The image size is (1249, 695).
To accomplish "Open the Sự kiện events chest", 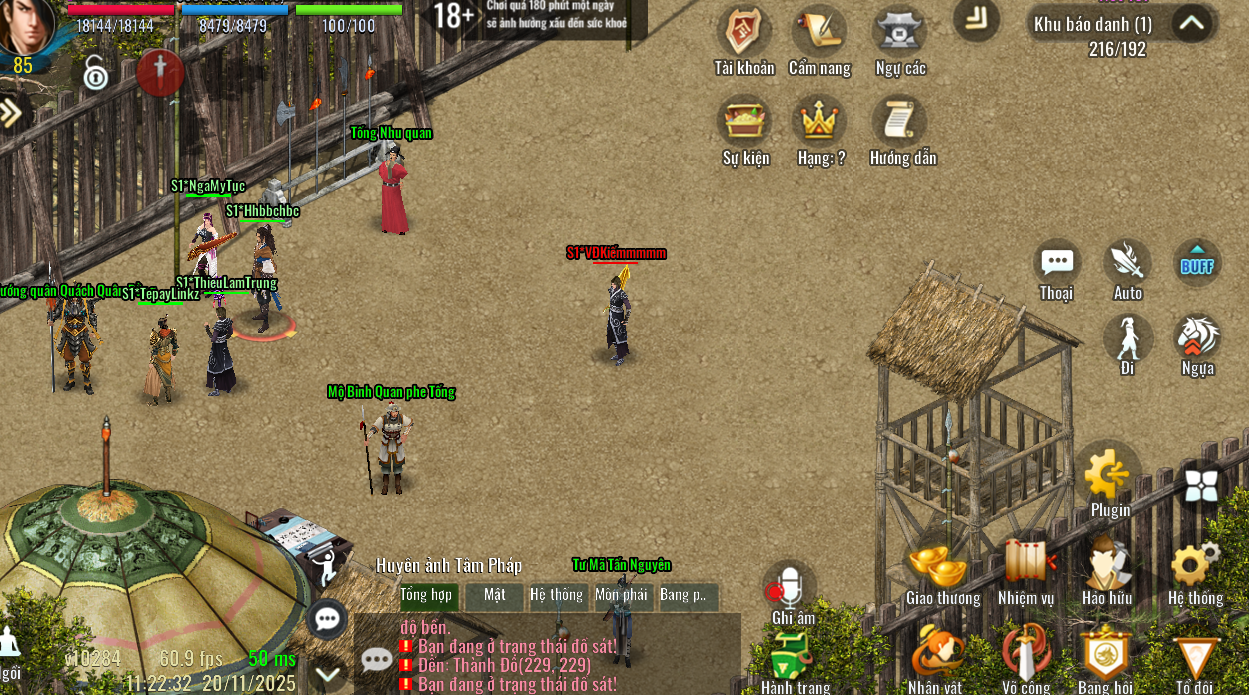I will (745, 122).
